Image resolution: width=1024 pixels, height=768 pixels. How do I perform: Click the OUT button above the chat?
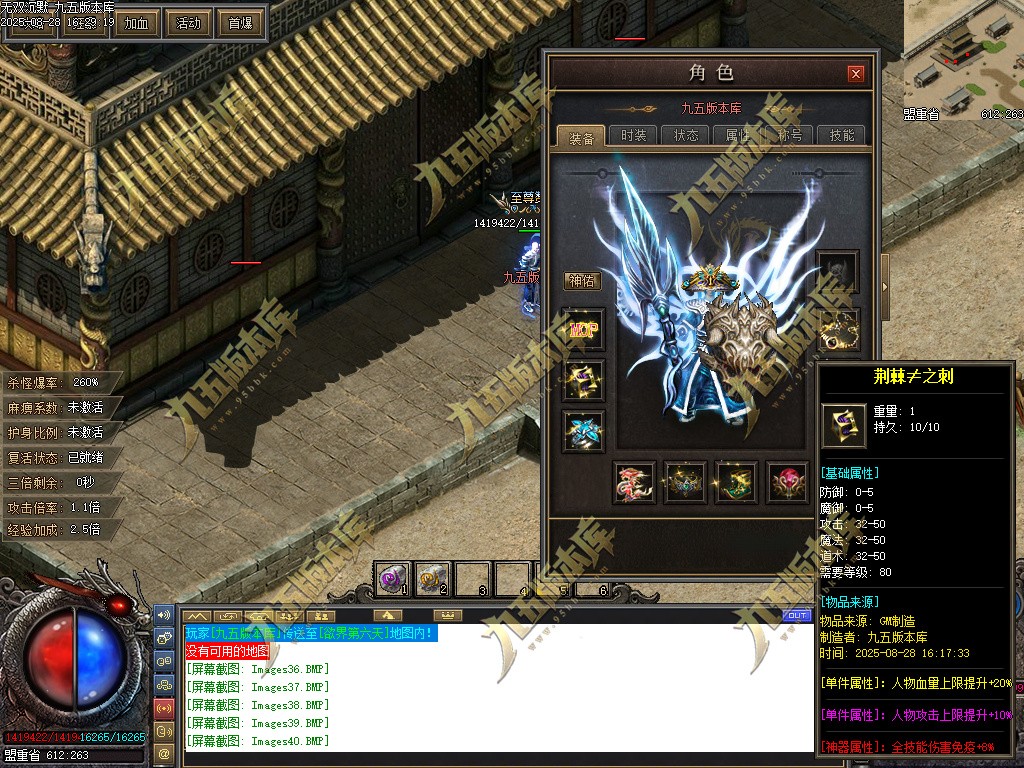(x=796, y=615)
